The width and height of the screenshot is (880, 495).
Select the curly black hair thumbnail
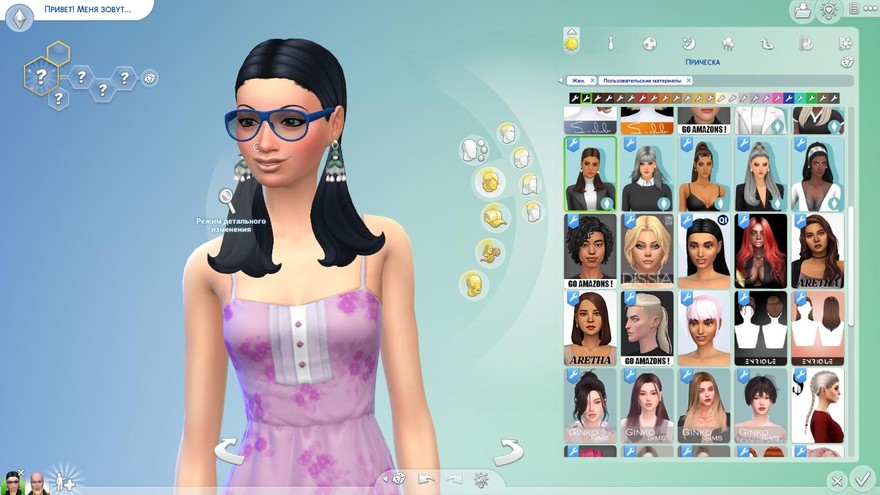click(590, 250)
